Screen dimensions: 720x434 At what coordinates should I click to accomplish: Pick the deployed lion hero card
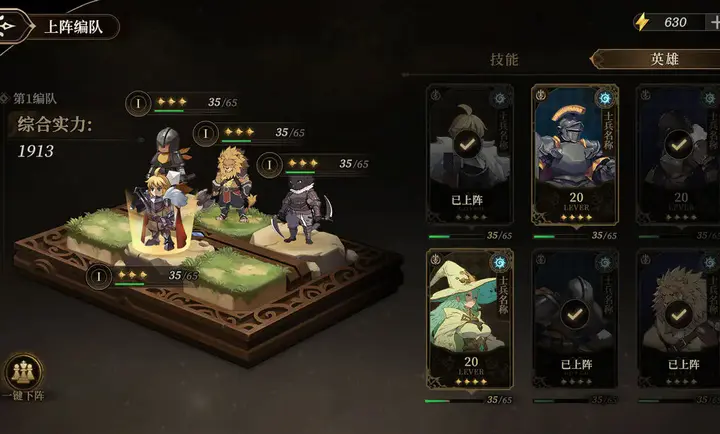point(679,323)
